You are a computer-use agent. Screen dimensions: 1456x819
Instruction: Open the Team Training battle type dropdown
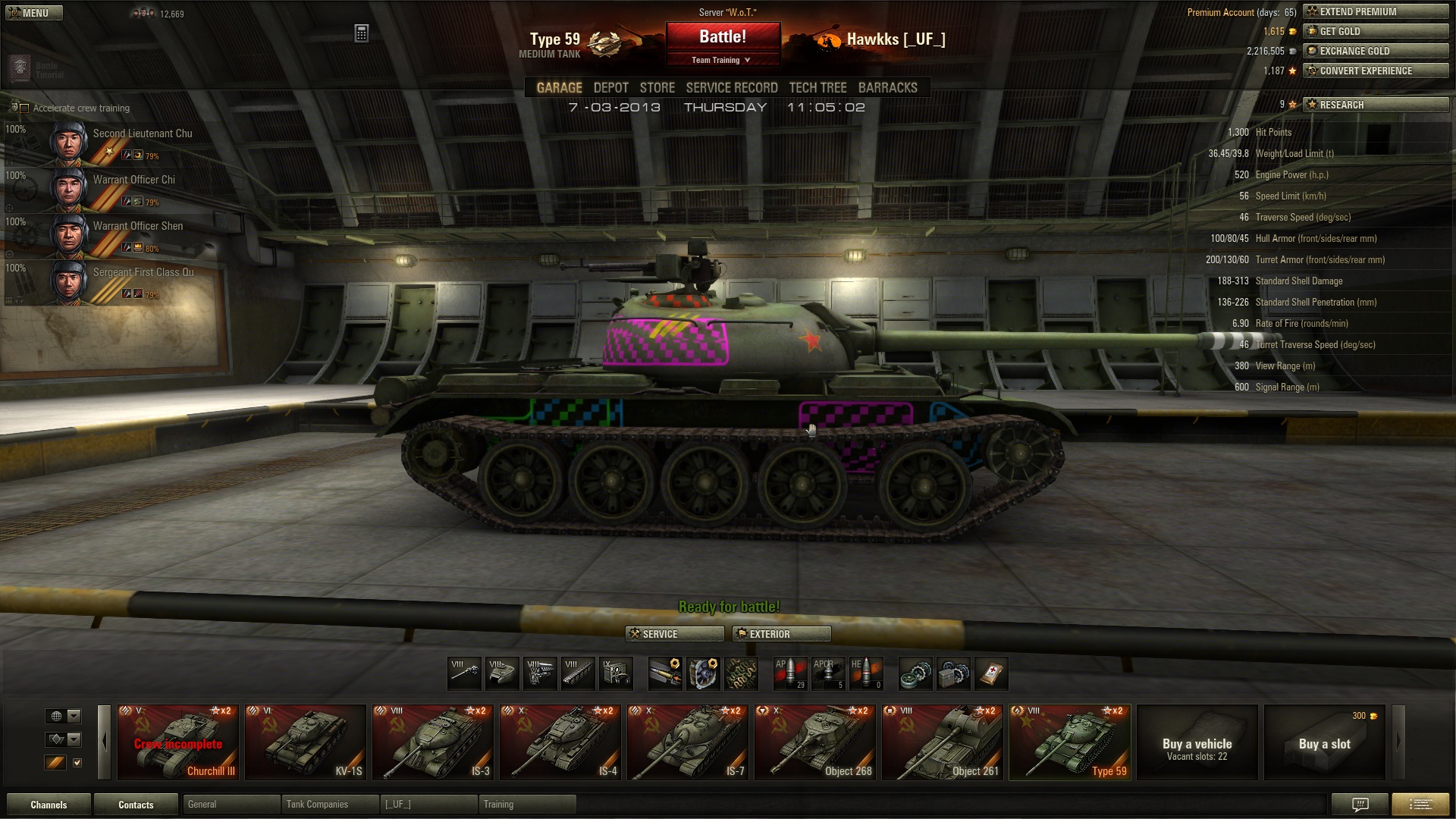pyautogui.click(x=722, y=60)
